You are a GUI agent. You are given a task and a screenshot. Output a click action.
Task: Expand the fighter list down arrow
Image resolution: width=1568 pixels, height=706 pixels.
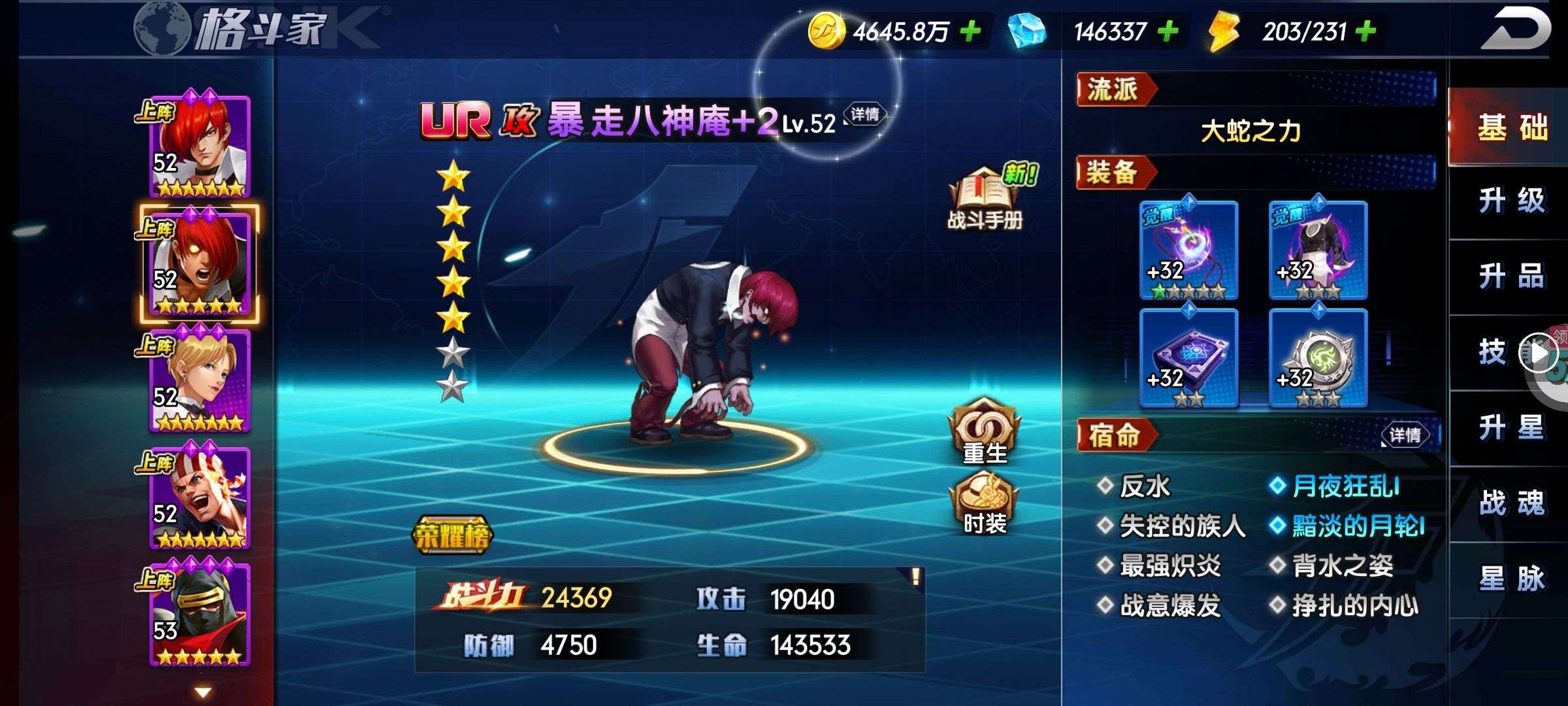203,692
